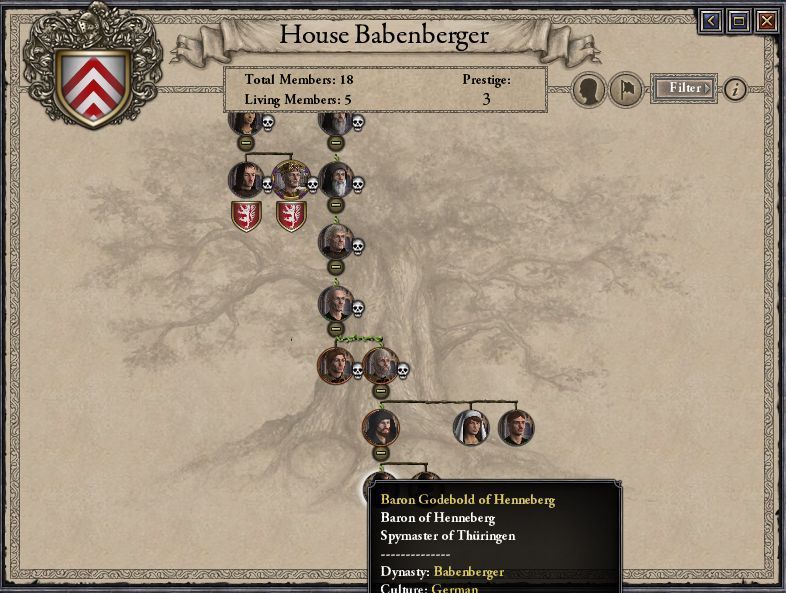Click the flag icon button
This screenshot has width=786, height=593.
(626, 91)
